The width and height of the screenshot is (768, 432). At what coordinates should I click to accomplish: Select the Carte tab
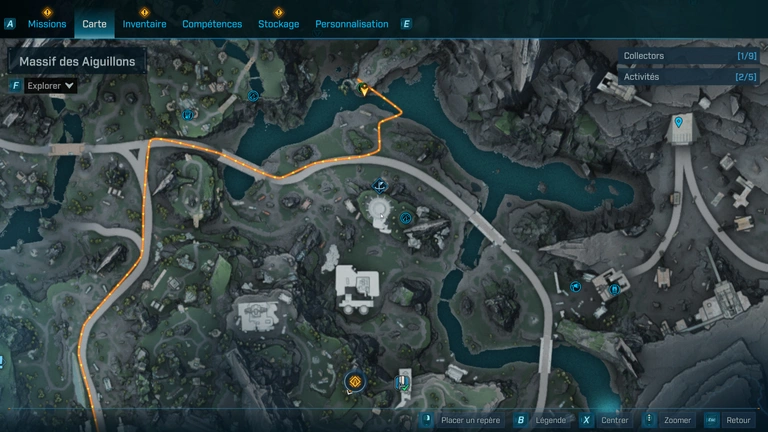coord(95,24)
